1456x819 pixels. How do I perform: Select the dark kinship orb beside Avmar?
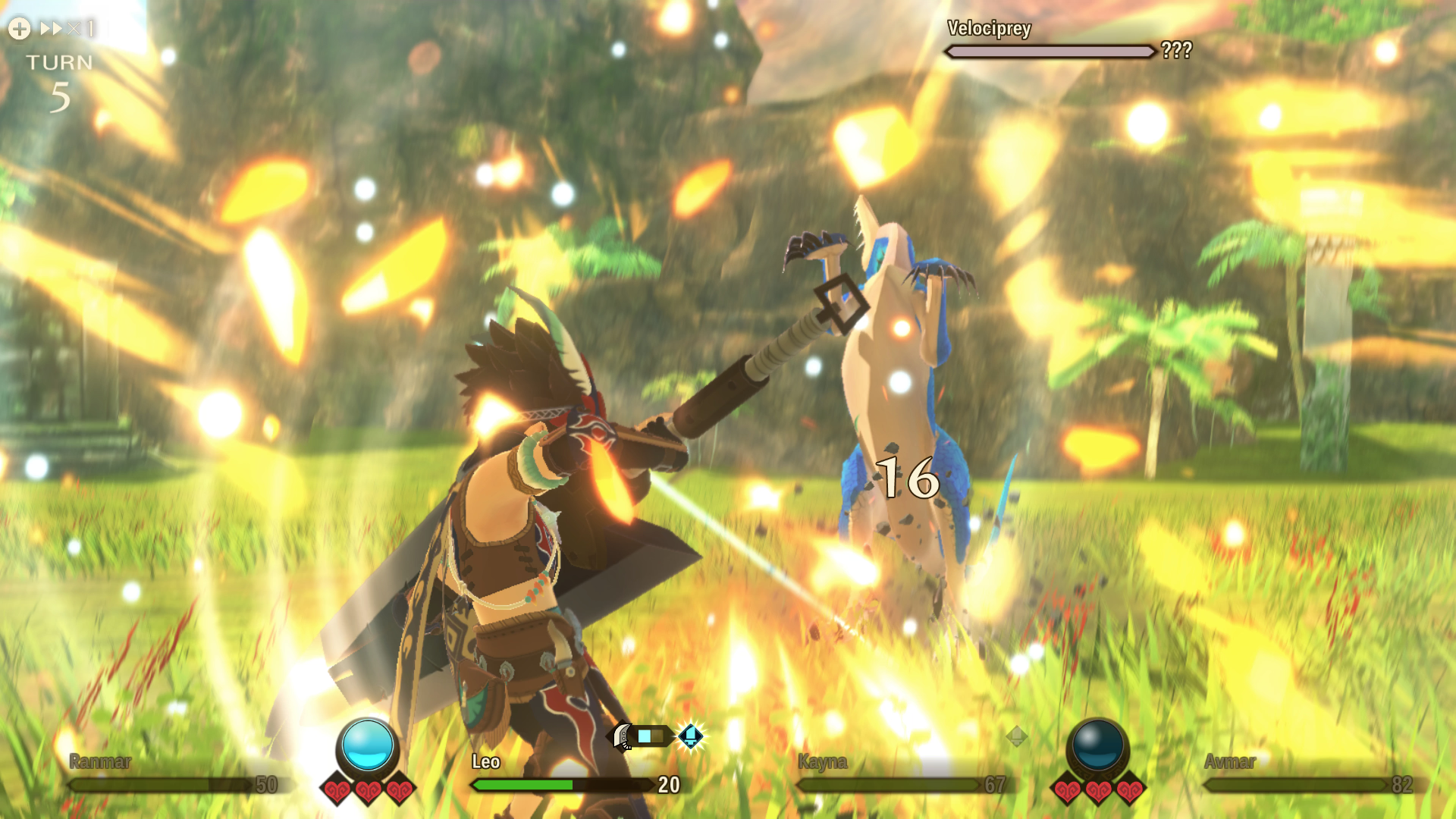(1097, 745)
